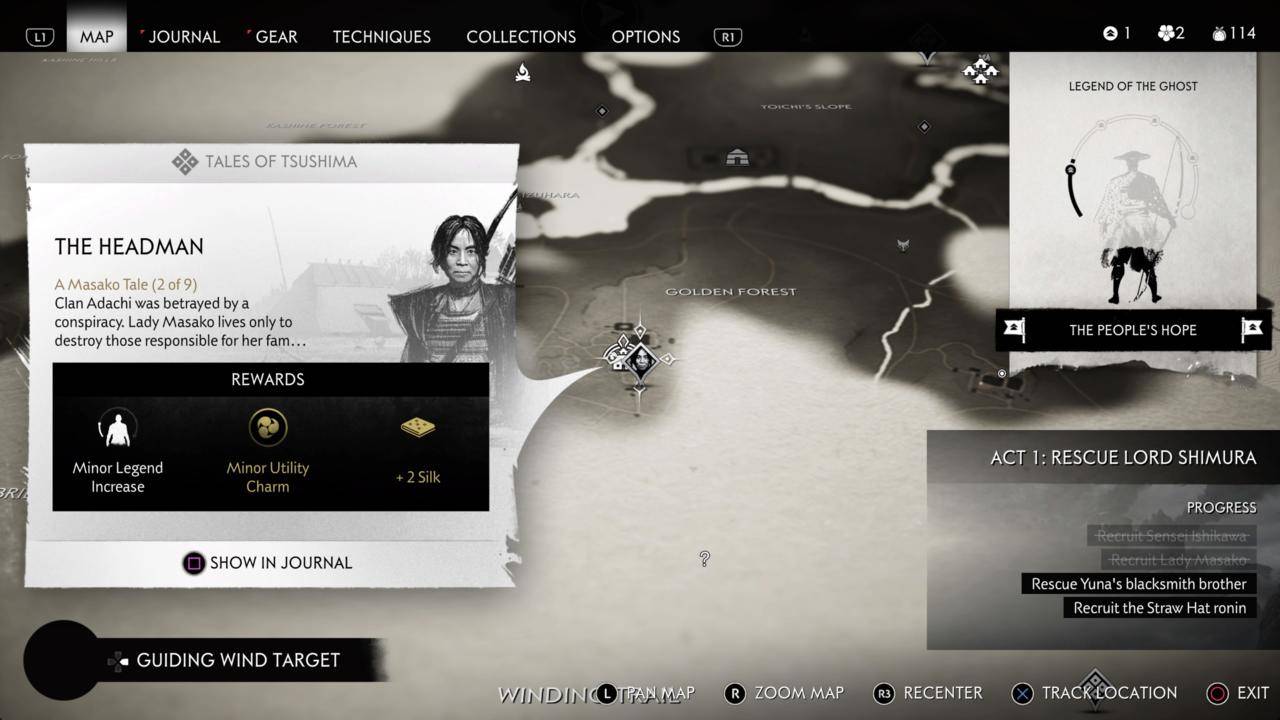
Task: Click the Map tab
Action: click(97, 37)
